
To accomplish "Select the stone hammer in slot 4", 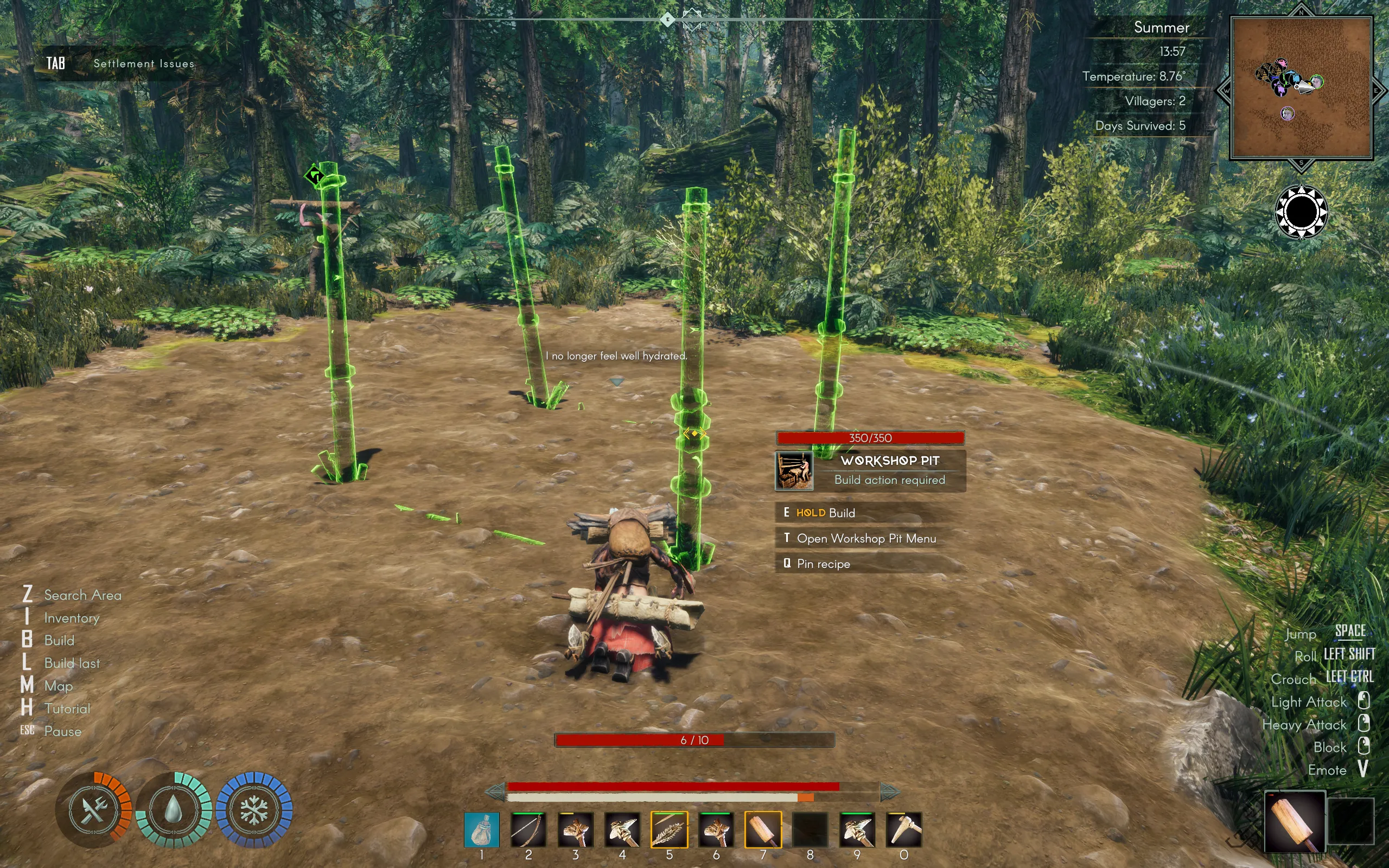I will point(622,829).
